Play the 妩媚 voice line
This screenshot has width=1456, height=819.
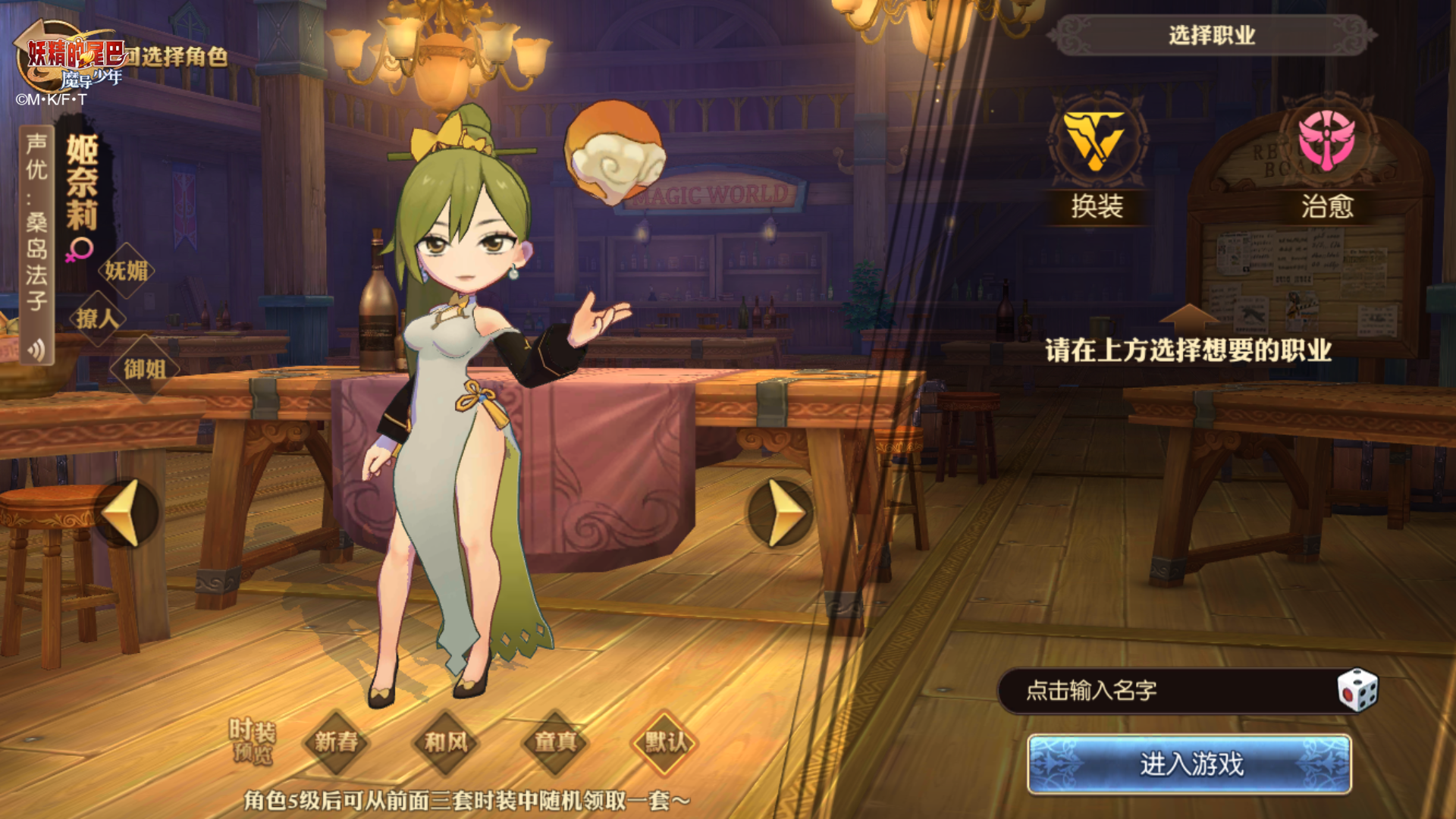(x=126, y=270)
